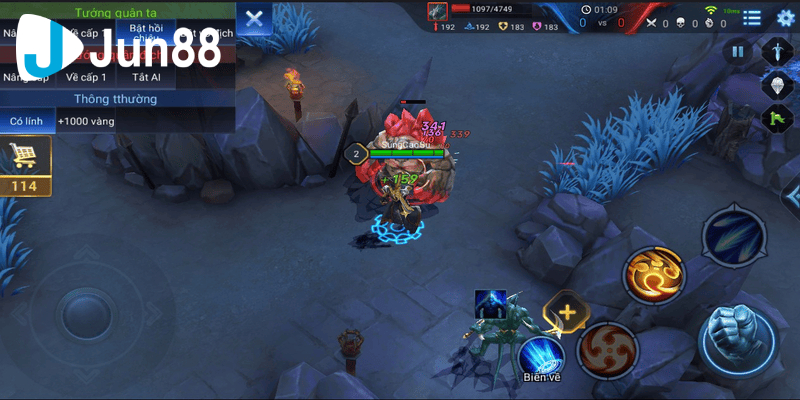This screenshot has width=800, height=400.
Task: Tap the green flag signal icon
Action: [776, 118]
